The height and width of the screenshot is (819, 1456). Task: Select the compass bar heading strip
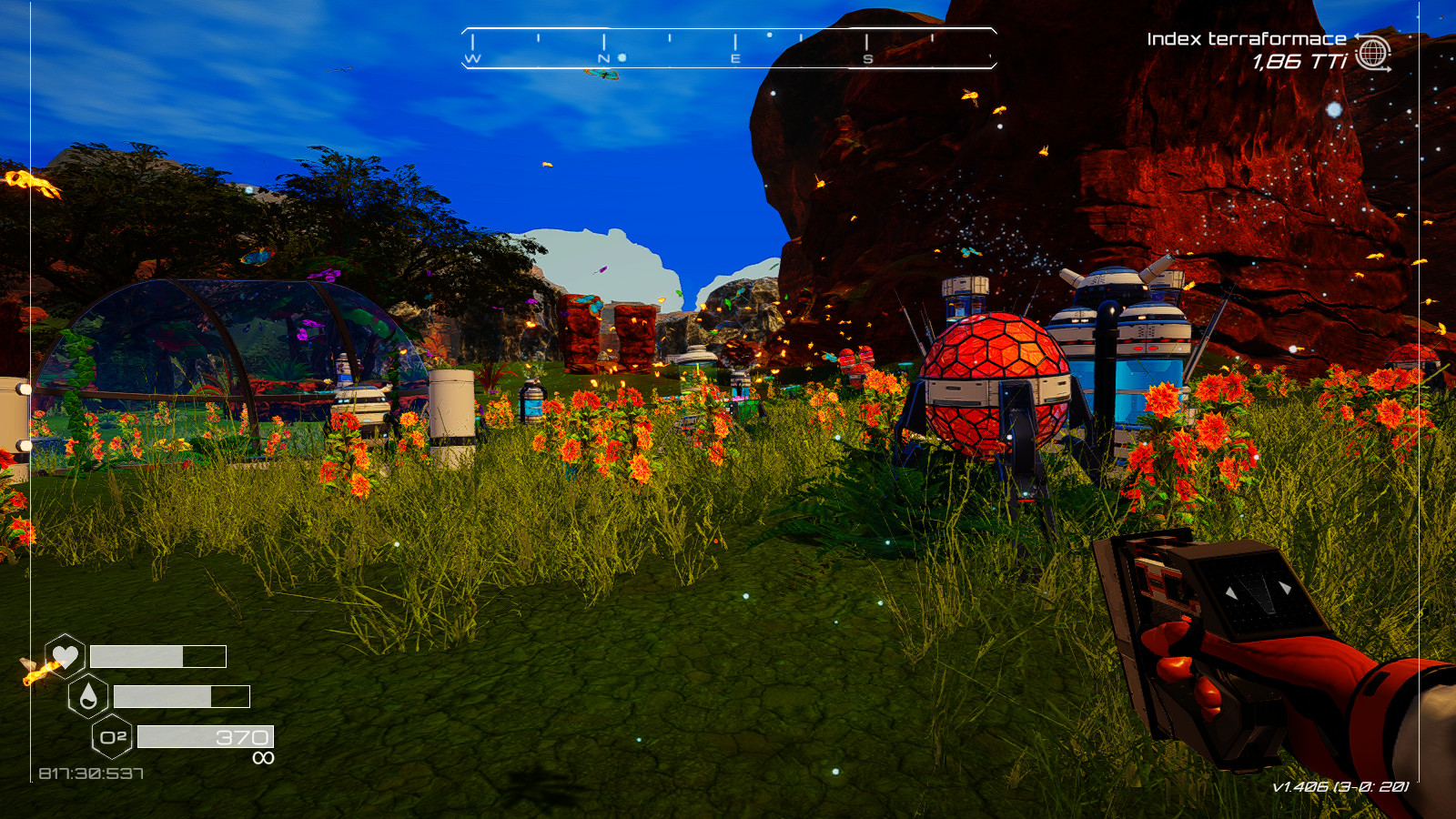(x=729, y=48)
